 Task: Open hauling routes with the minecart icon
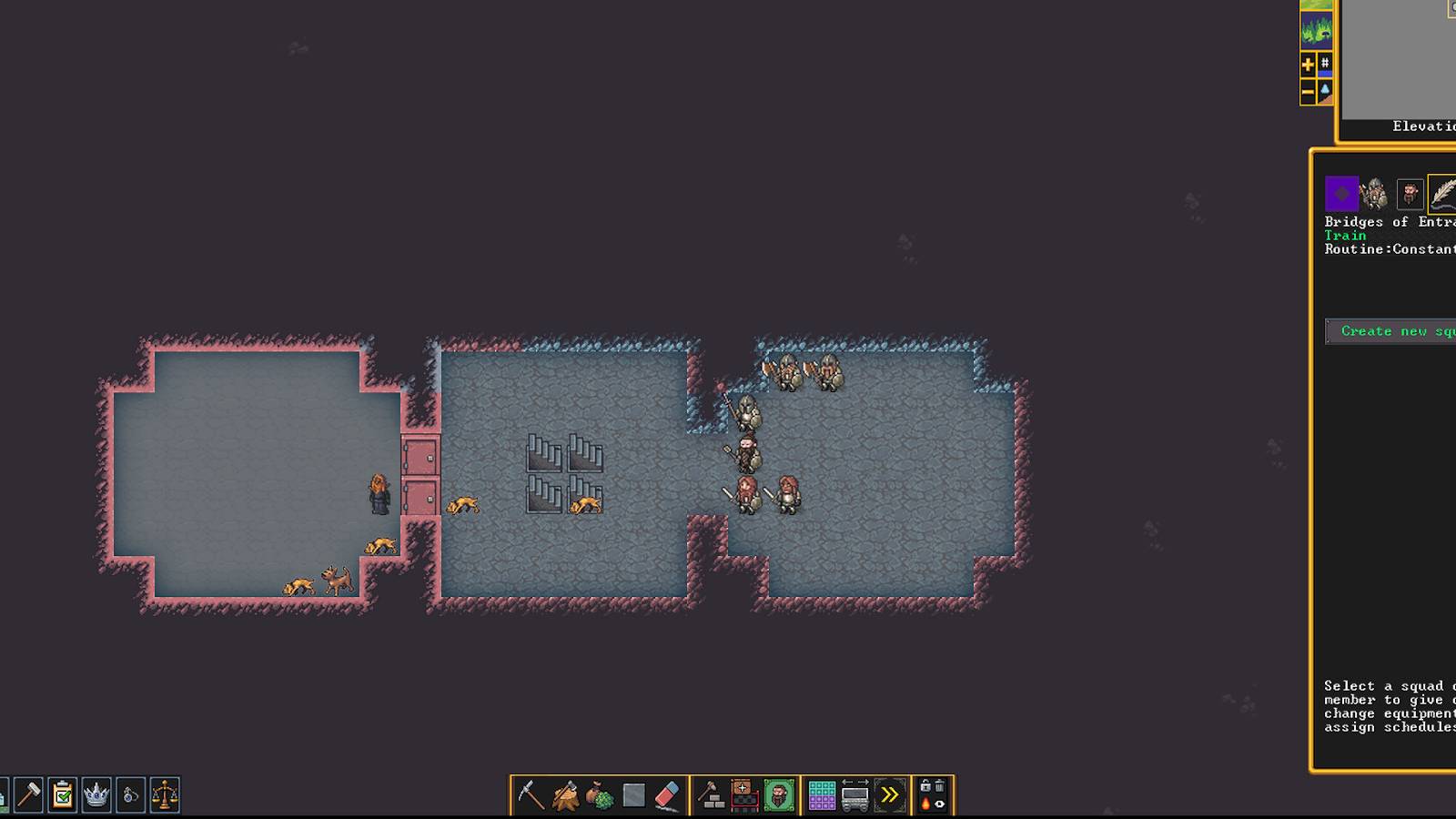point(855,794)
